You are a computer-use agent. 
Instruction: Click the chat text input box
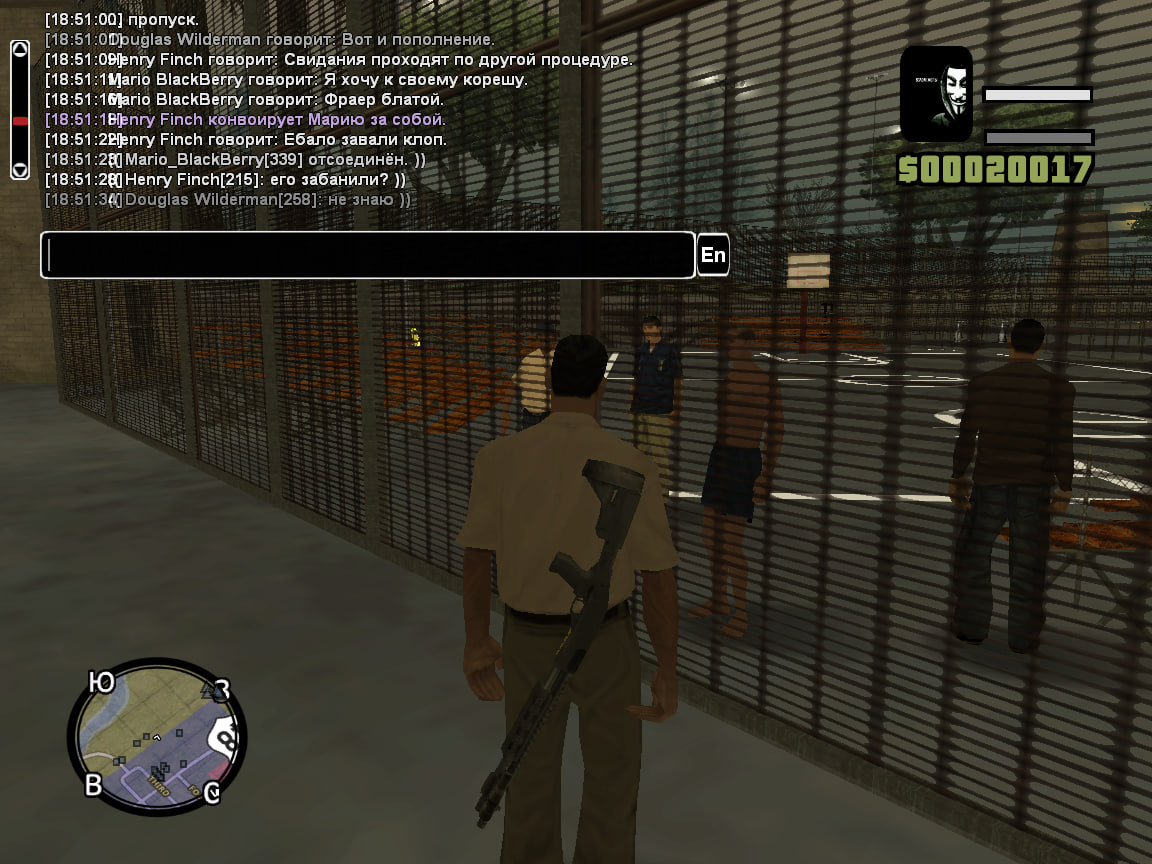point(367,255)
